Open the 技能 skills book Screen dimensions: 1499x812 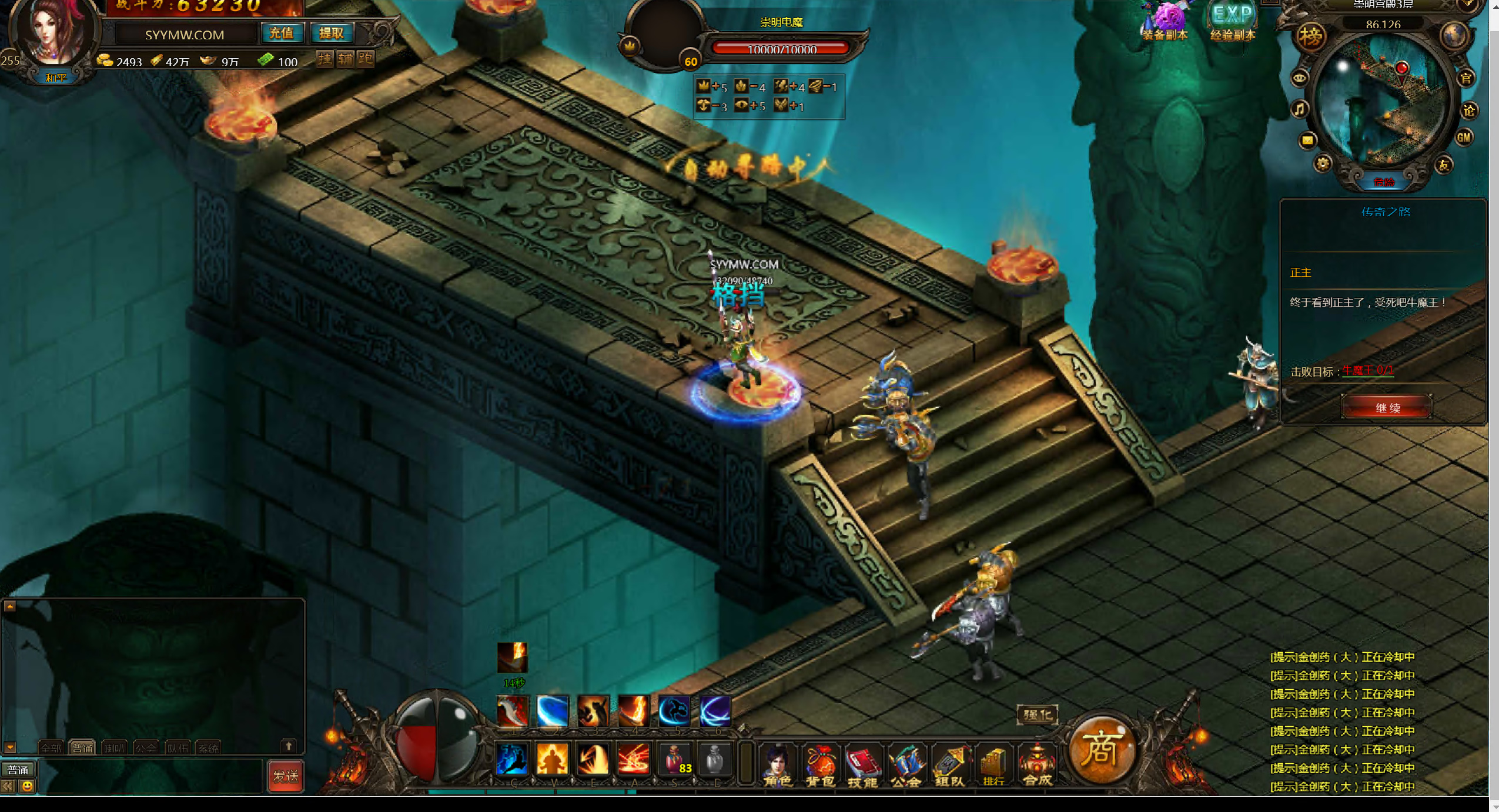(862, 764)
